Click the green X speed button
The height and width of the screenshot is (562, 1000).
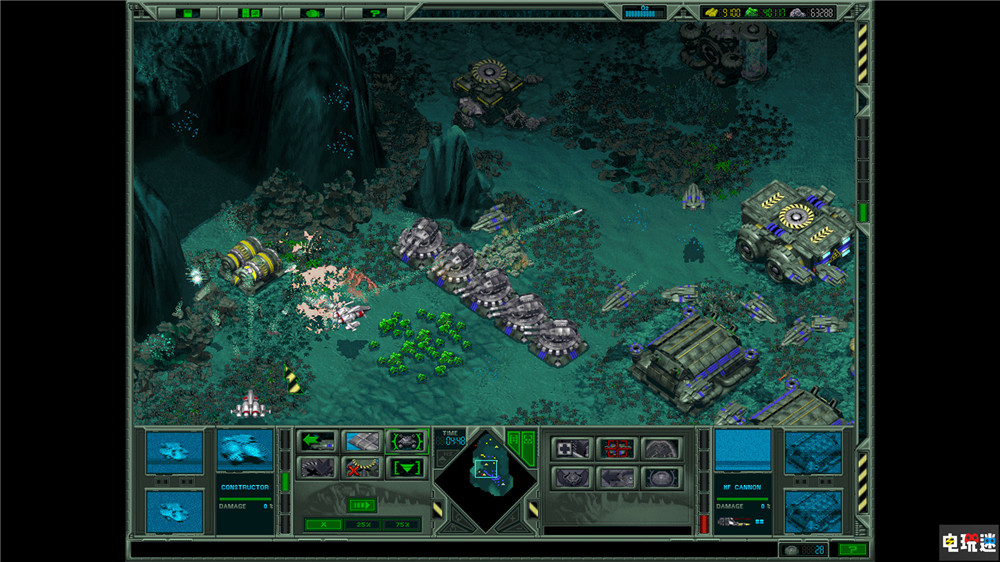[322, 524]
